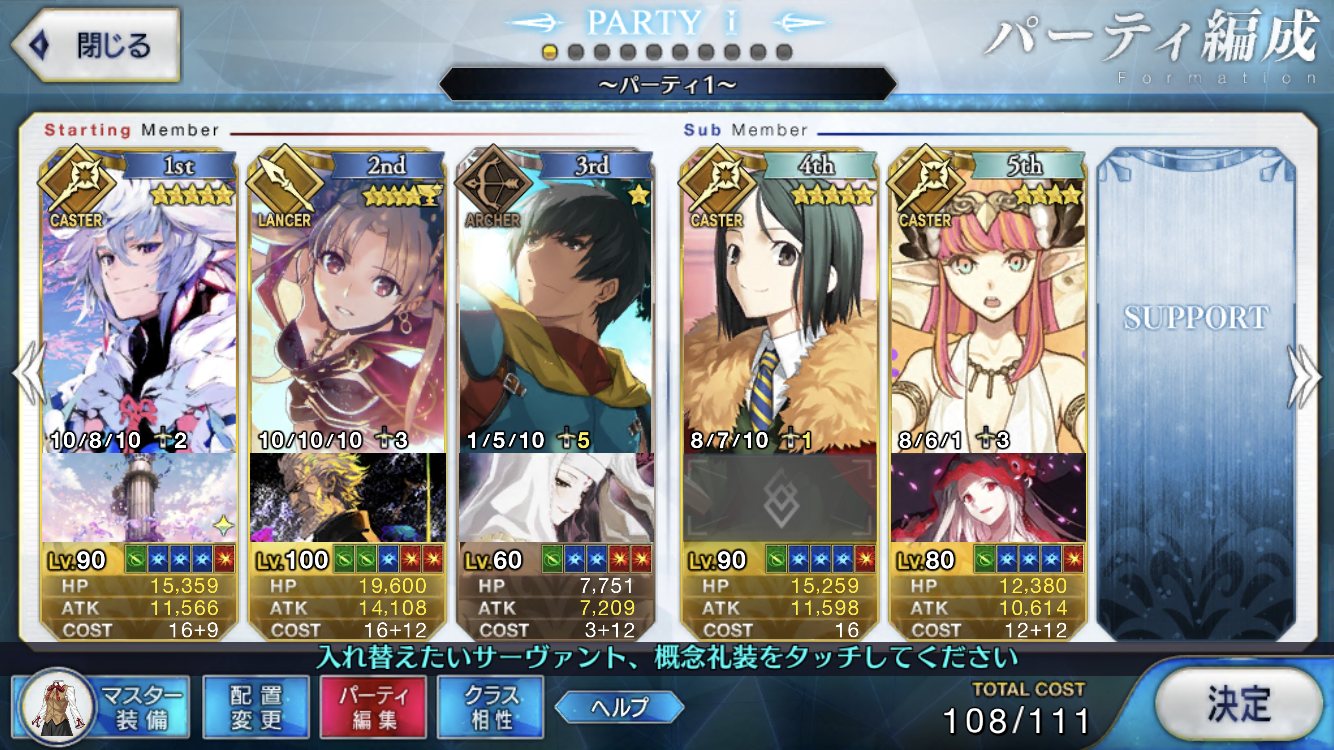
Task: Choose the empty SUPPORT slot
Action: coord(1195,390)
